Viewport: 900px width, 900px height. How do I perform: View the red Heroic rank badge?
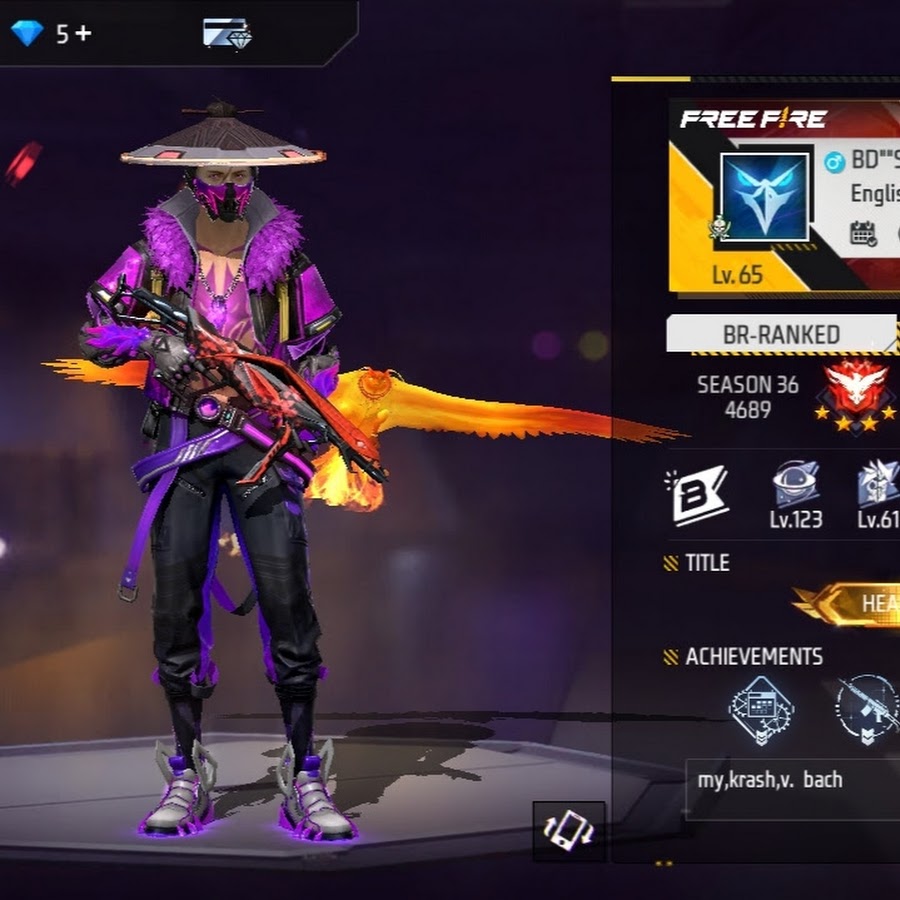pyautogui.click(x=853, y=391)
